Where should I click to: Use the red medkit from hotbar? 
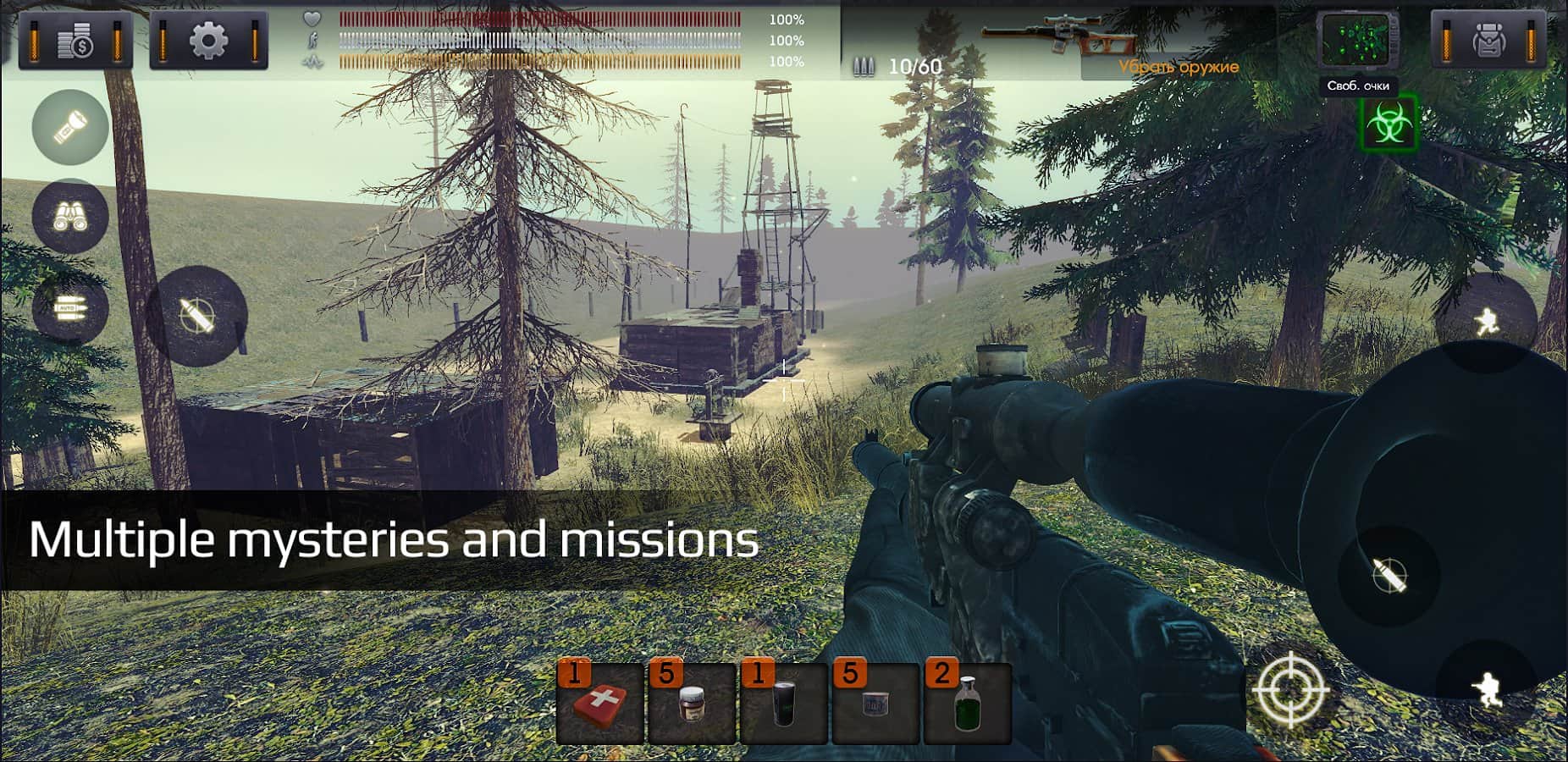[599, 704]
